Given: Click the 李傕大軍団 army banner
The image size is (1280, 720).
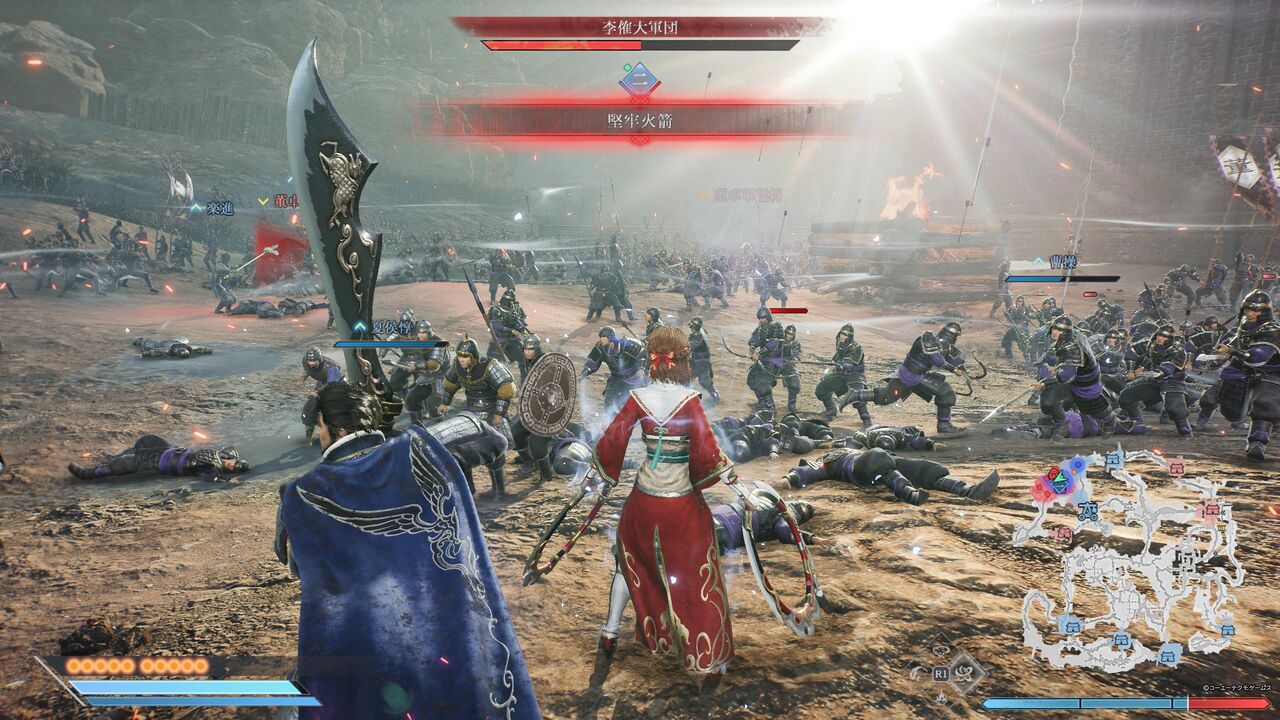Looking at the screenshot, I should 640,27.
